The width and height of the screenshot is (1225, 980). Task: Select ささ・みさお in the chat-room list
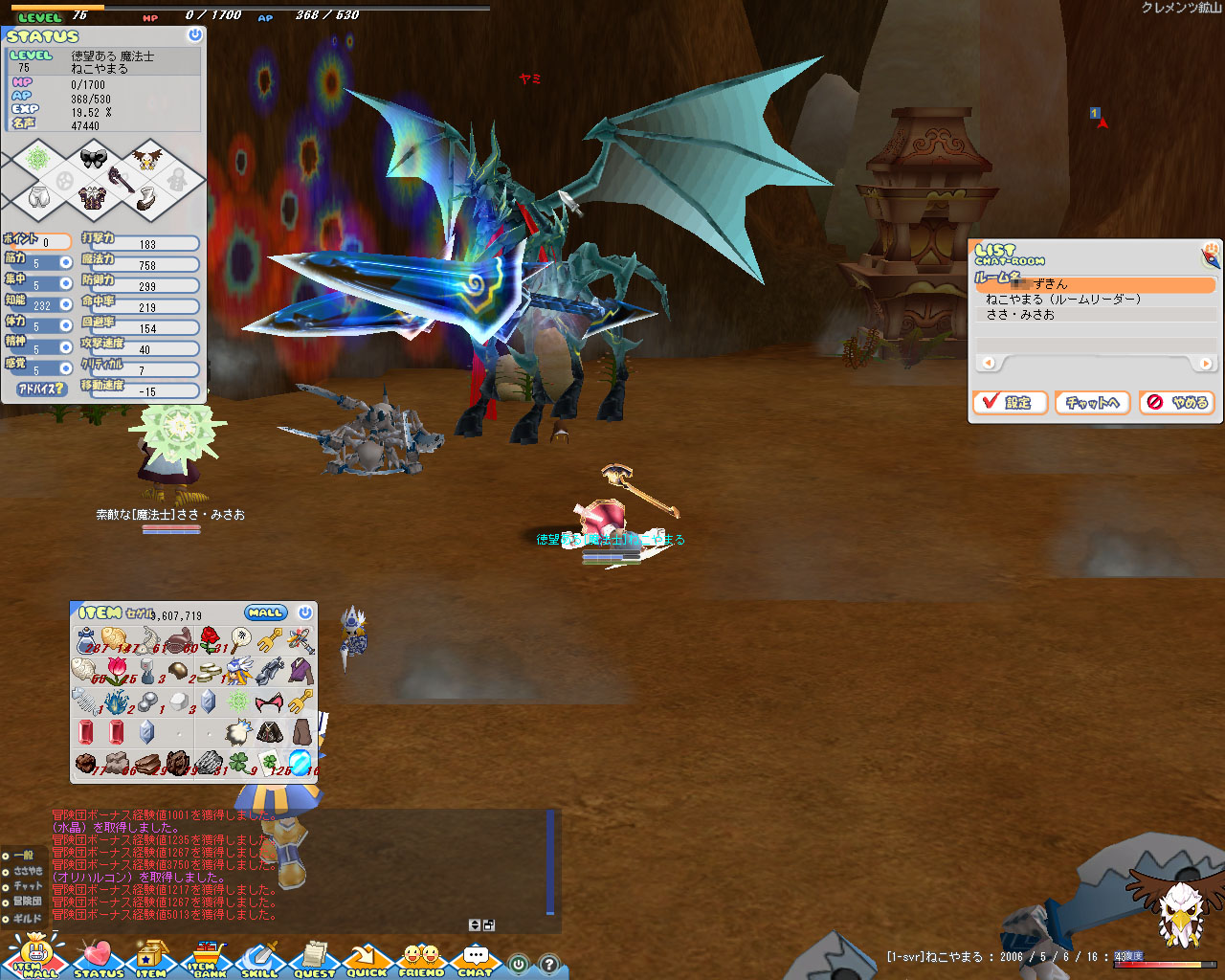click(1020, 315)
